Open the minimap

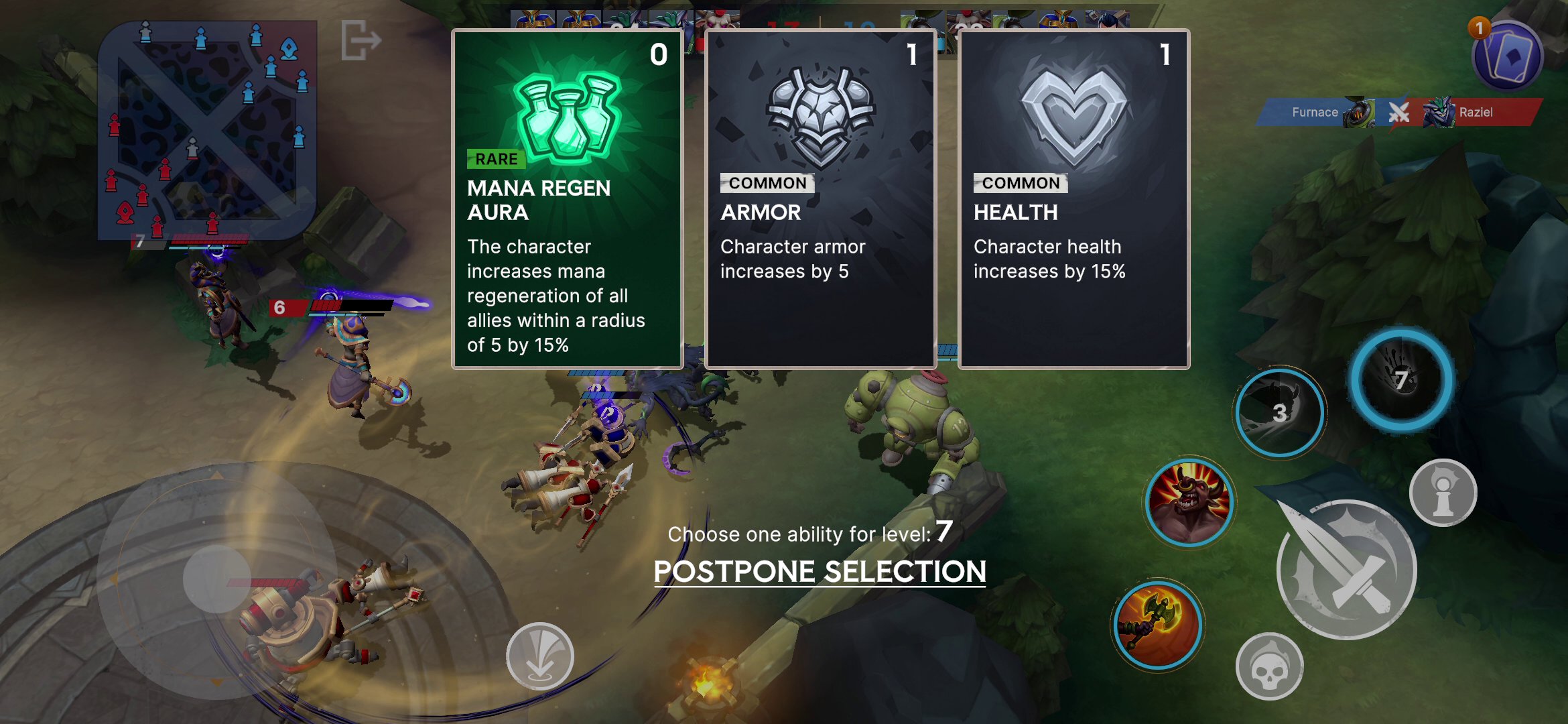tap(207, 131)
